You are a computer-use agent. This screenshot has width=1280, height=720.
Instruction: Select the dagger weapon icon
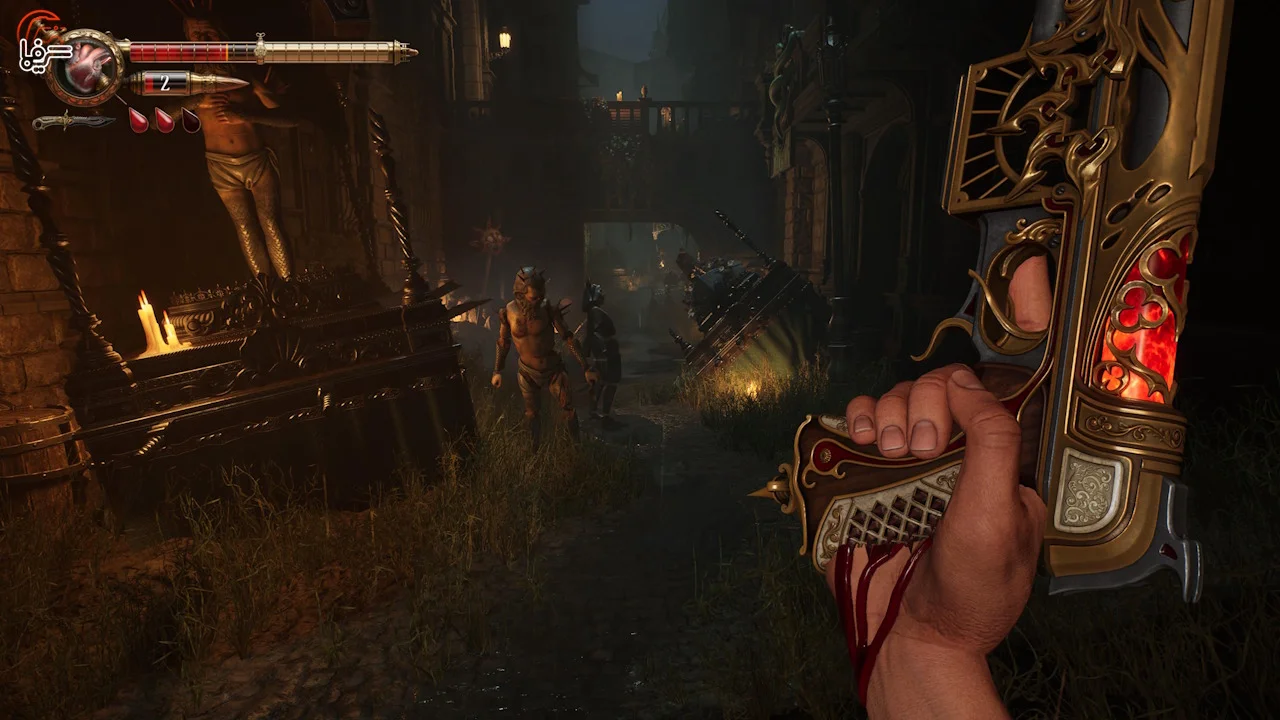(72, 122)
